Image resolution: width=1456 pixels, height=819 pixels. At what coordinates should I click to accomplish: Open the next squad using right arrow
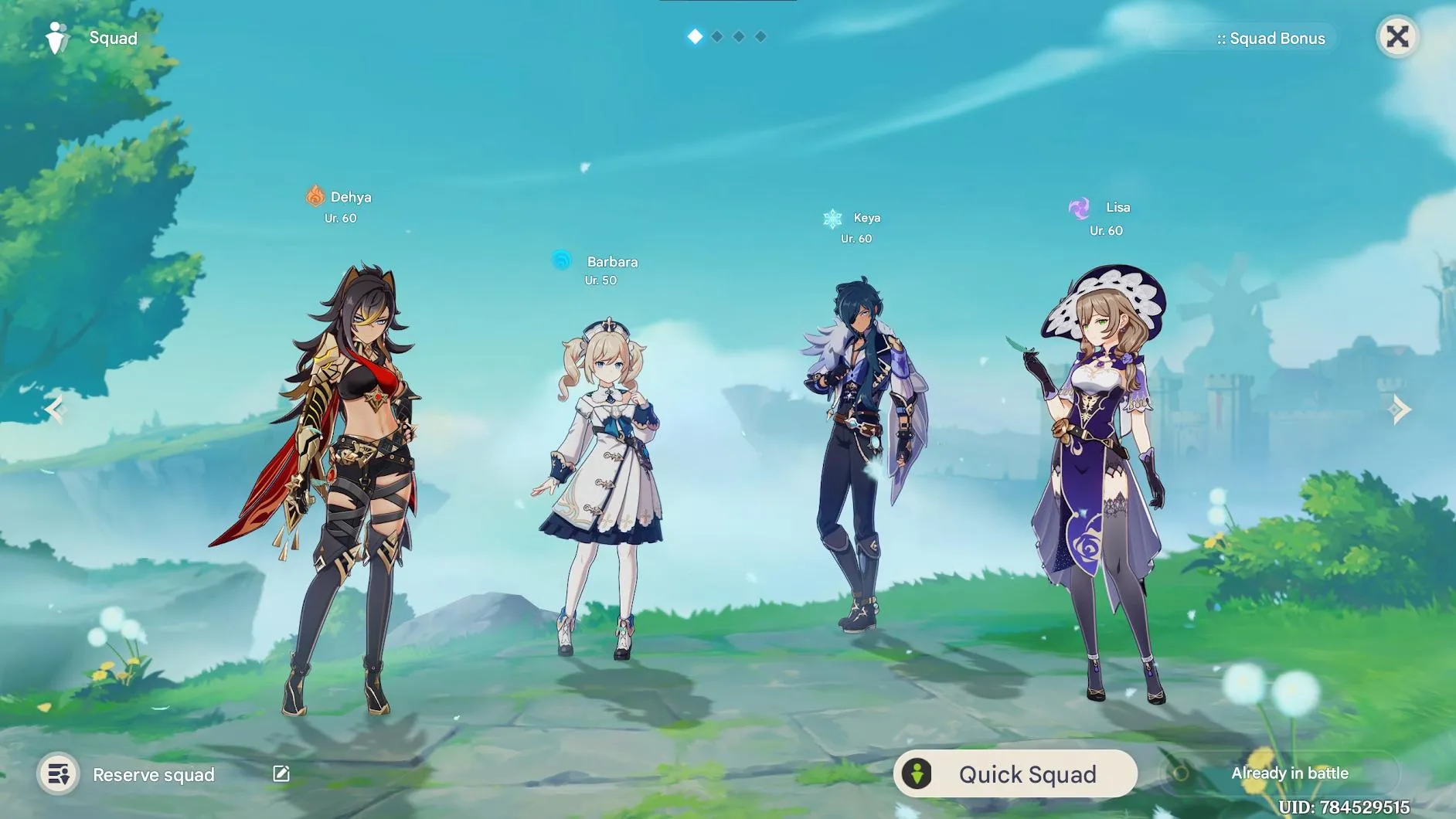[x=1399, y=409]
